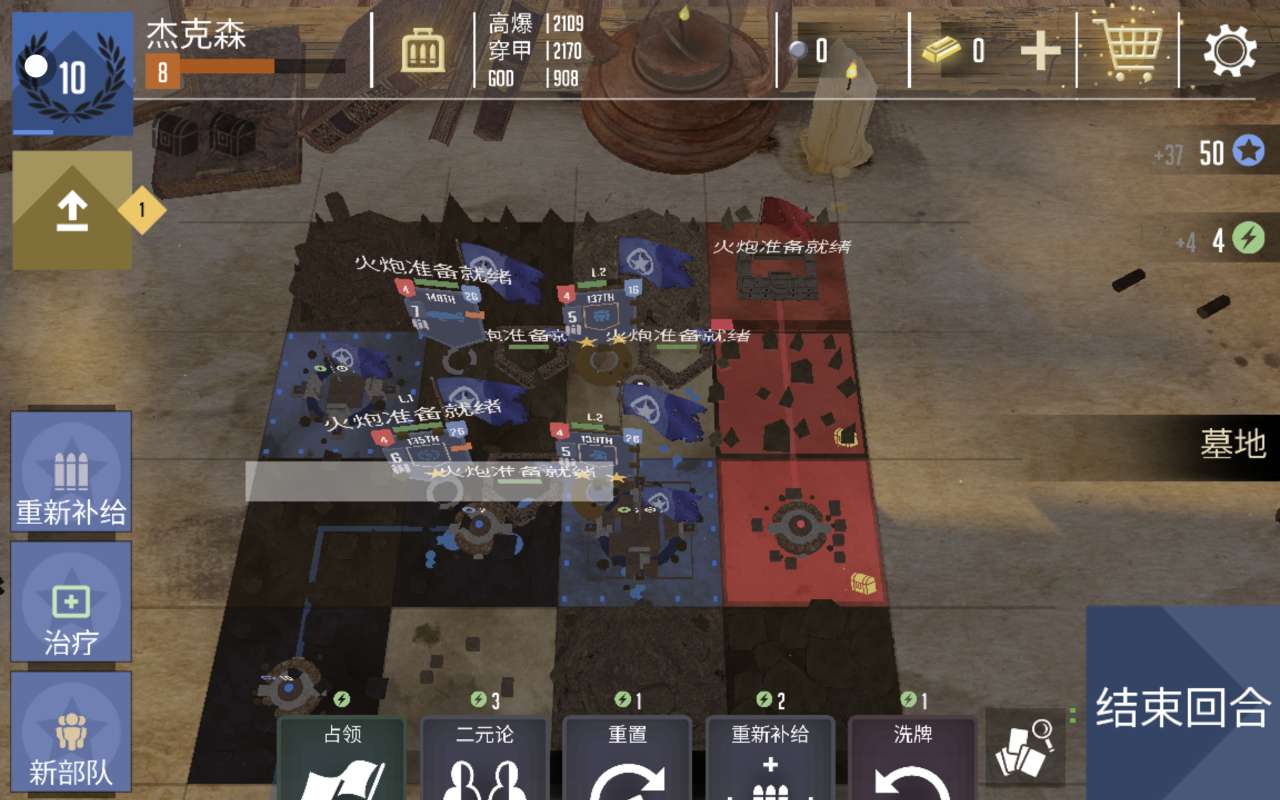
Task: Add gold with the plus button
Action: (x=1040, y=51)
